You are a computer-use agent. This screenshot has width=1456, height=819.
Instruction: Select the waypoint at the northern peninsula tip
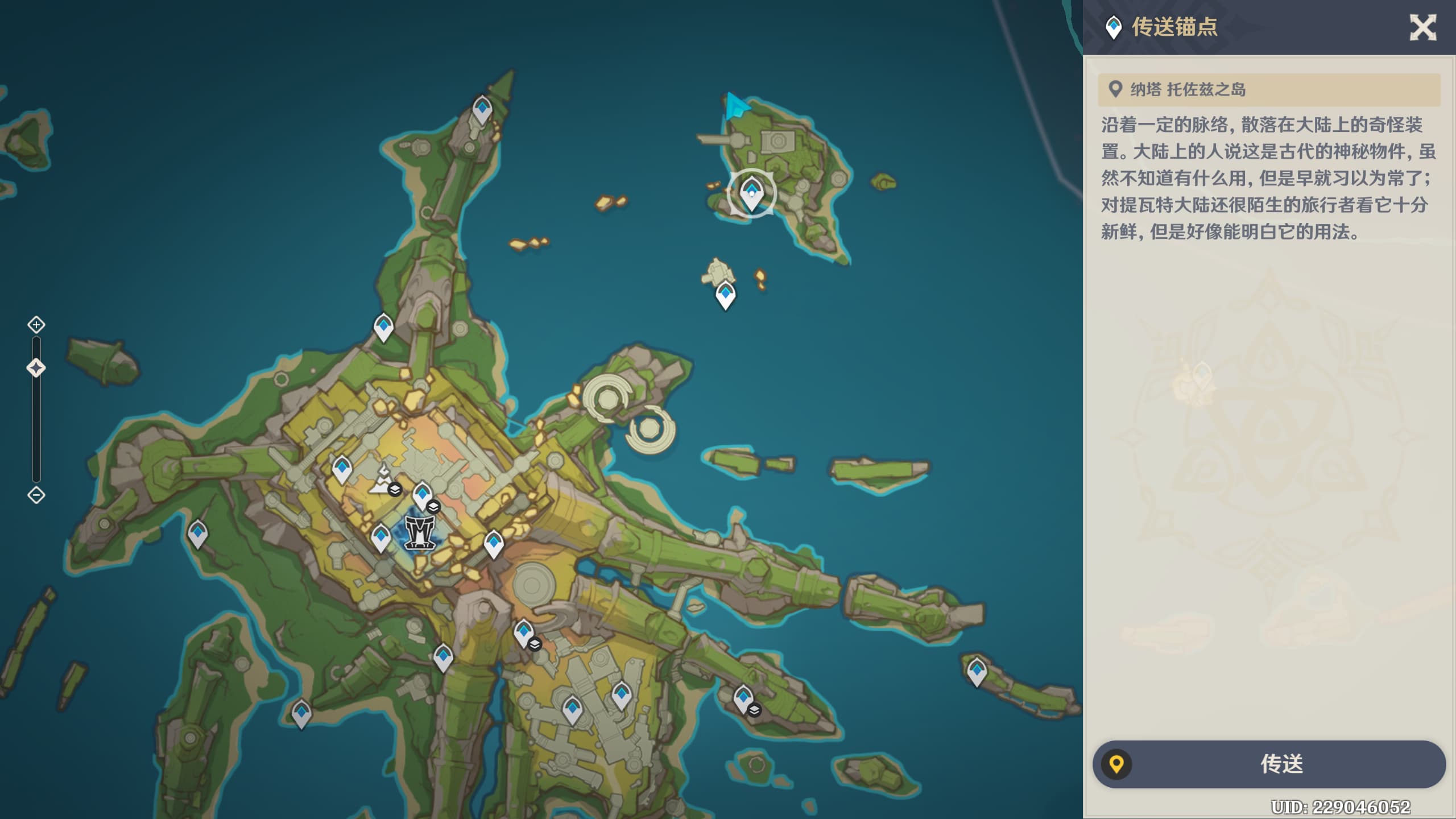point(482,109)
